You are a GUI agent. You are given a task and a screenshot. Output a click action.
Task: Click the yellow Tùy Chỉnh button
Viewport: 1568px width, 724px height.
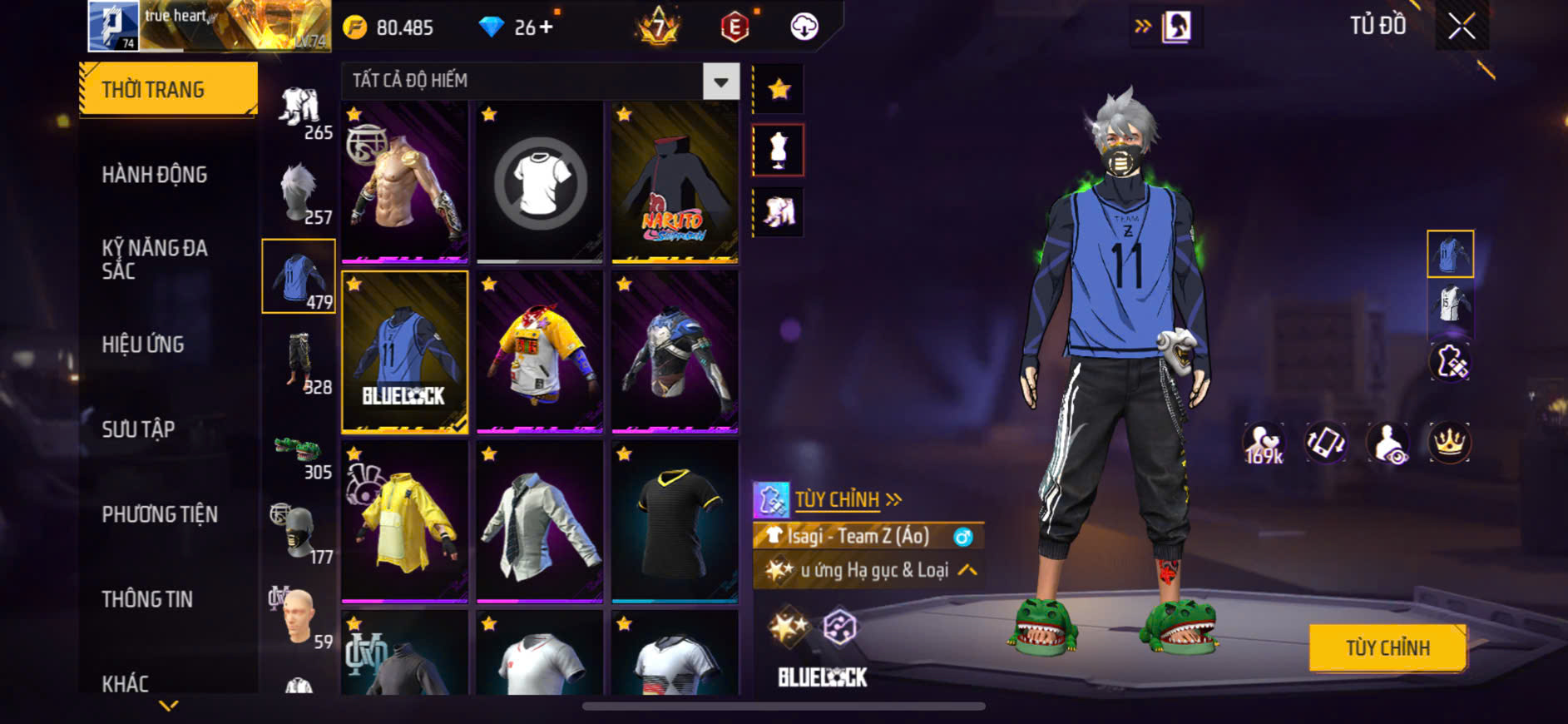click(1387, 647)
